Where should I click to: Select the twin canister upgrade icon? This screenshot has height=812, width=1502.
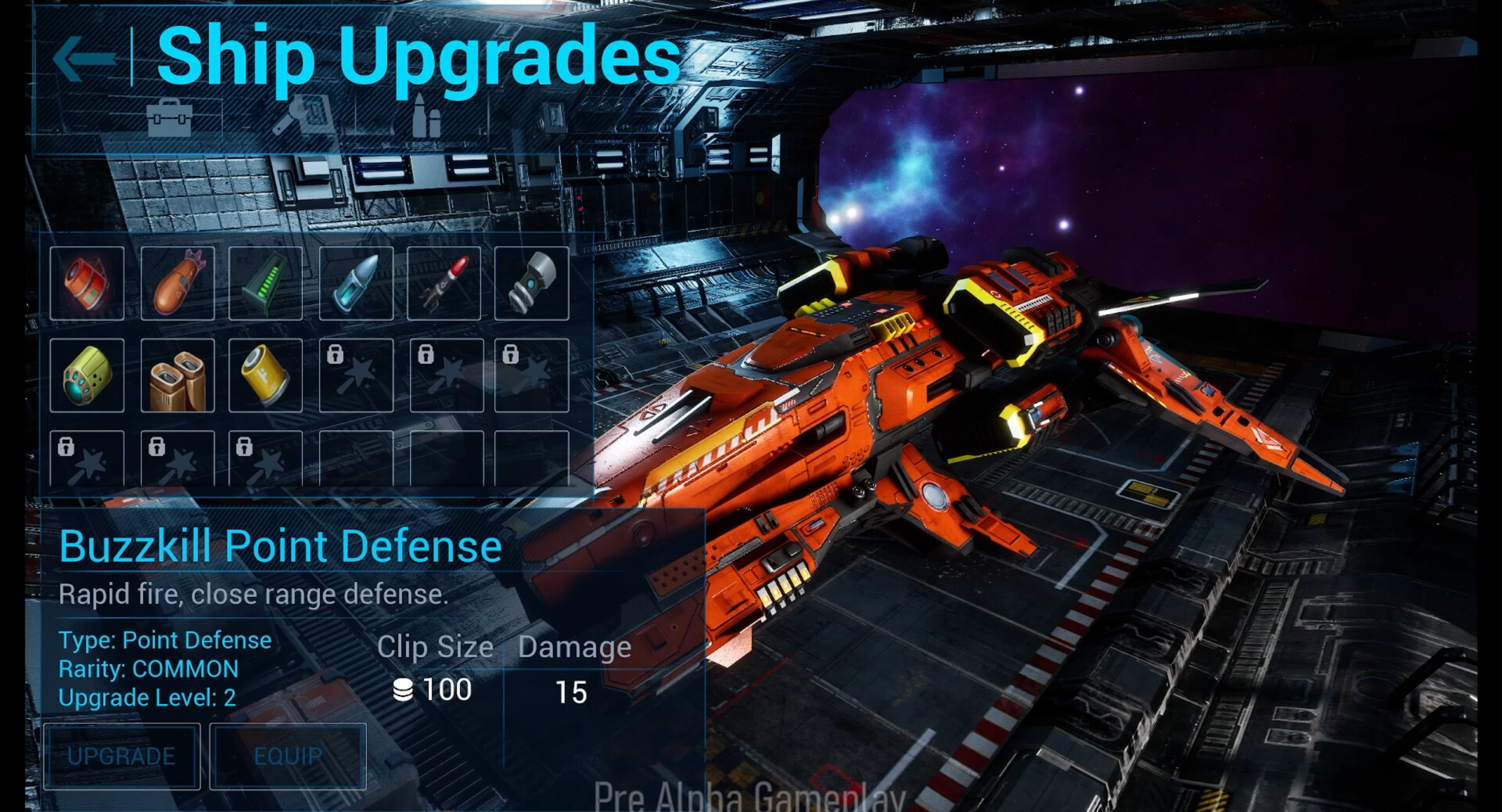[178, 375]
